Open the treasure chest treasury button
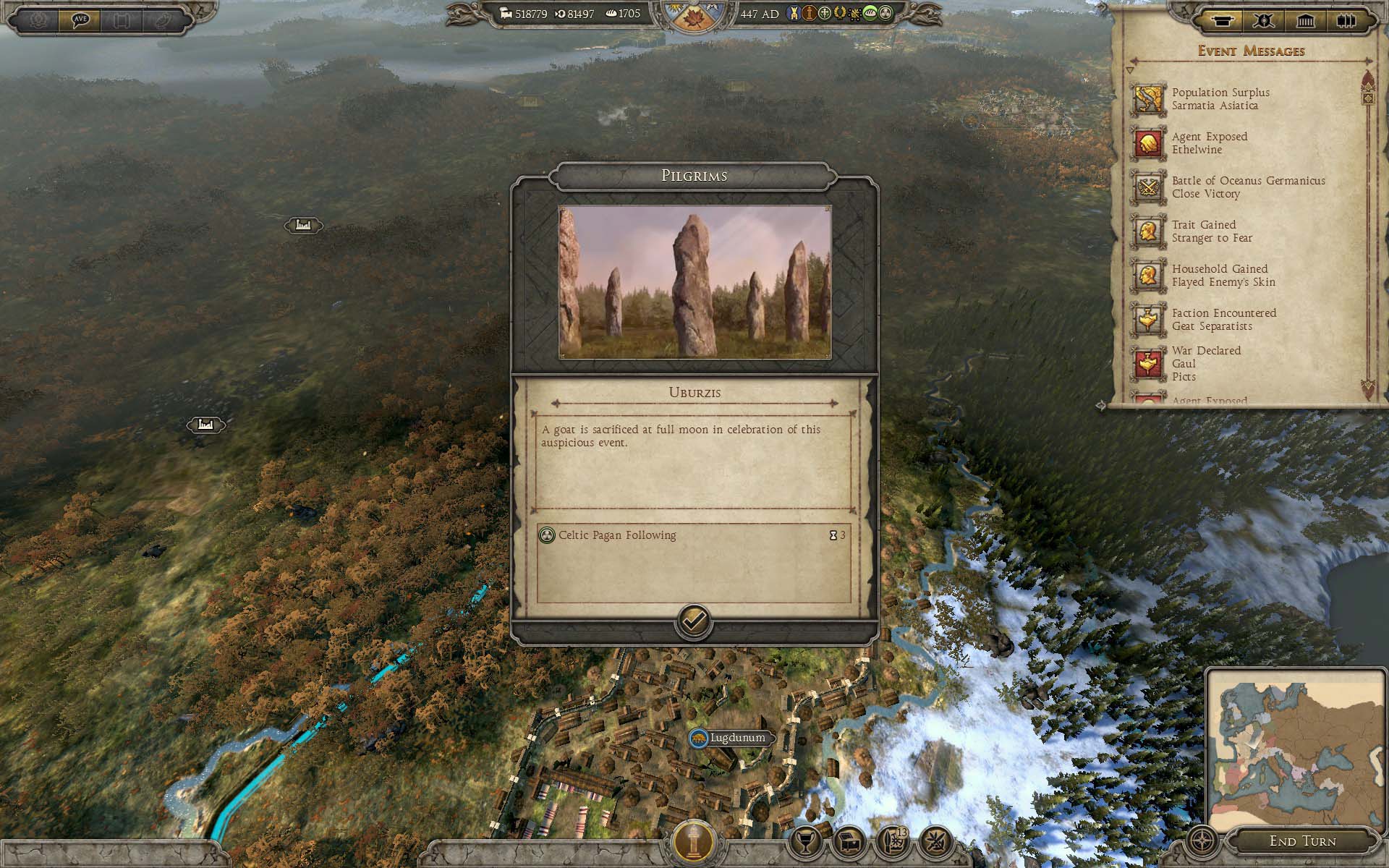This screenshot has height=868, width=1389. (x=849, y=842)
